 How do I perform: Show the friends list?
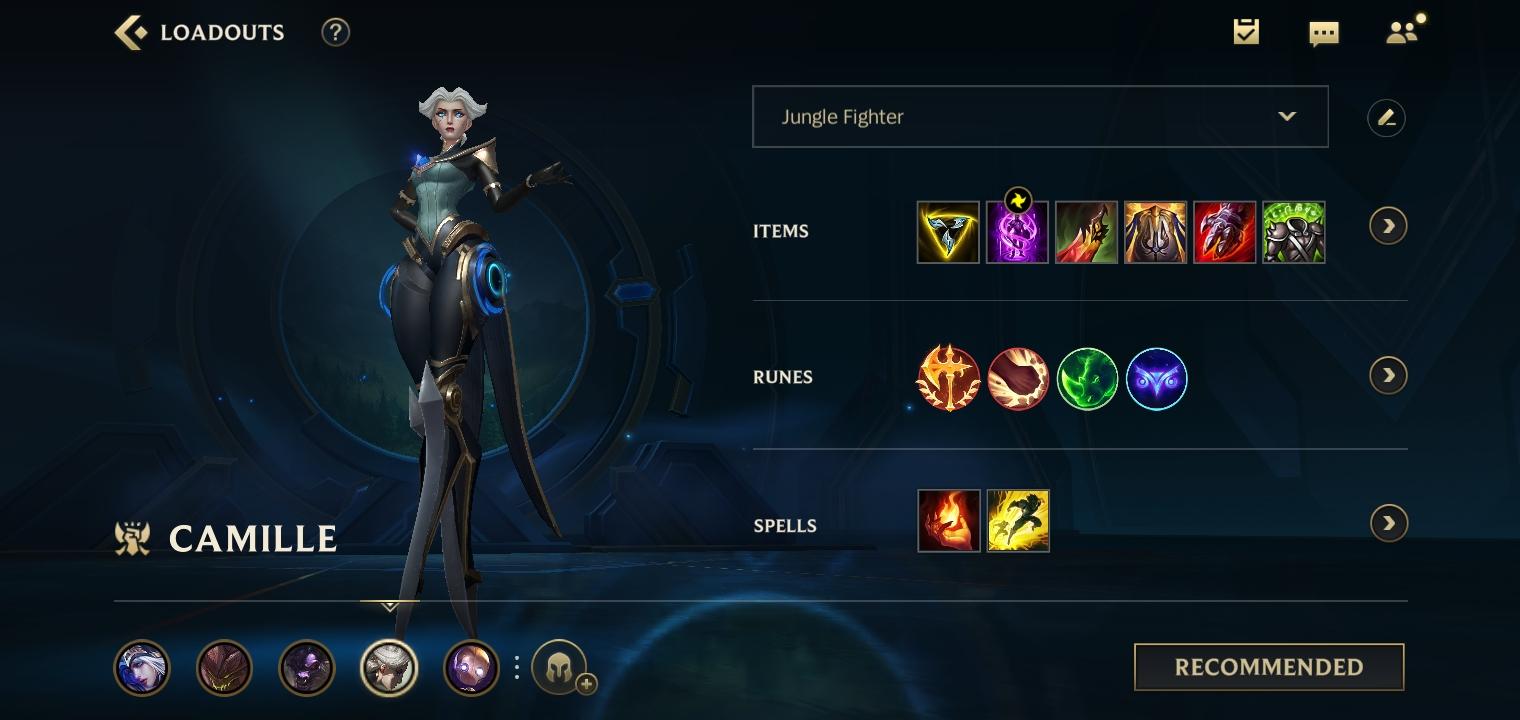click(1402, 32)
